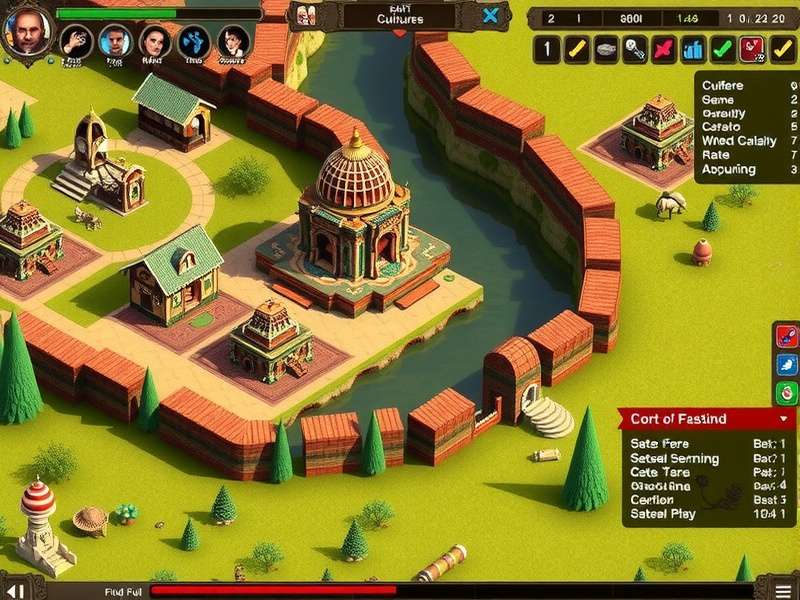This screenshot has width=800, height=600.
Task: Click the blue side panel icon
Action: click(x=787, y=365)
